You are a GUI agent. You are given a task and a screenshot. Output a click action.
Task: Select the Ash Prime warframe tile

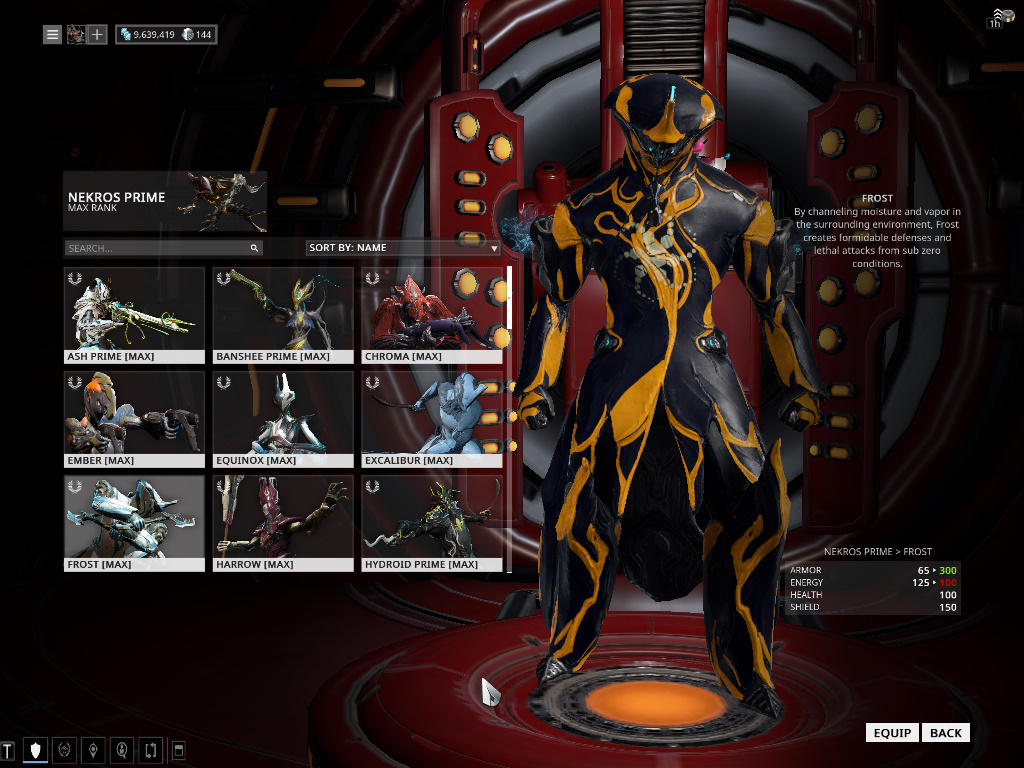coord(134,315)
